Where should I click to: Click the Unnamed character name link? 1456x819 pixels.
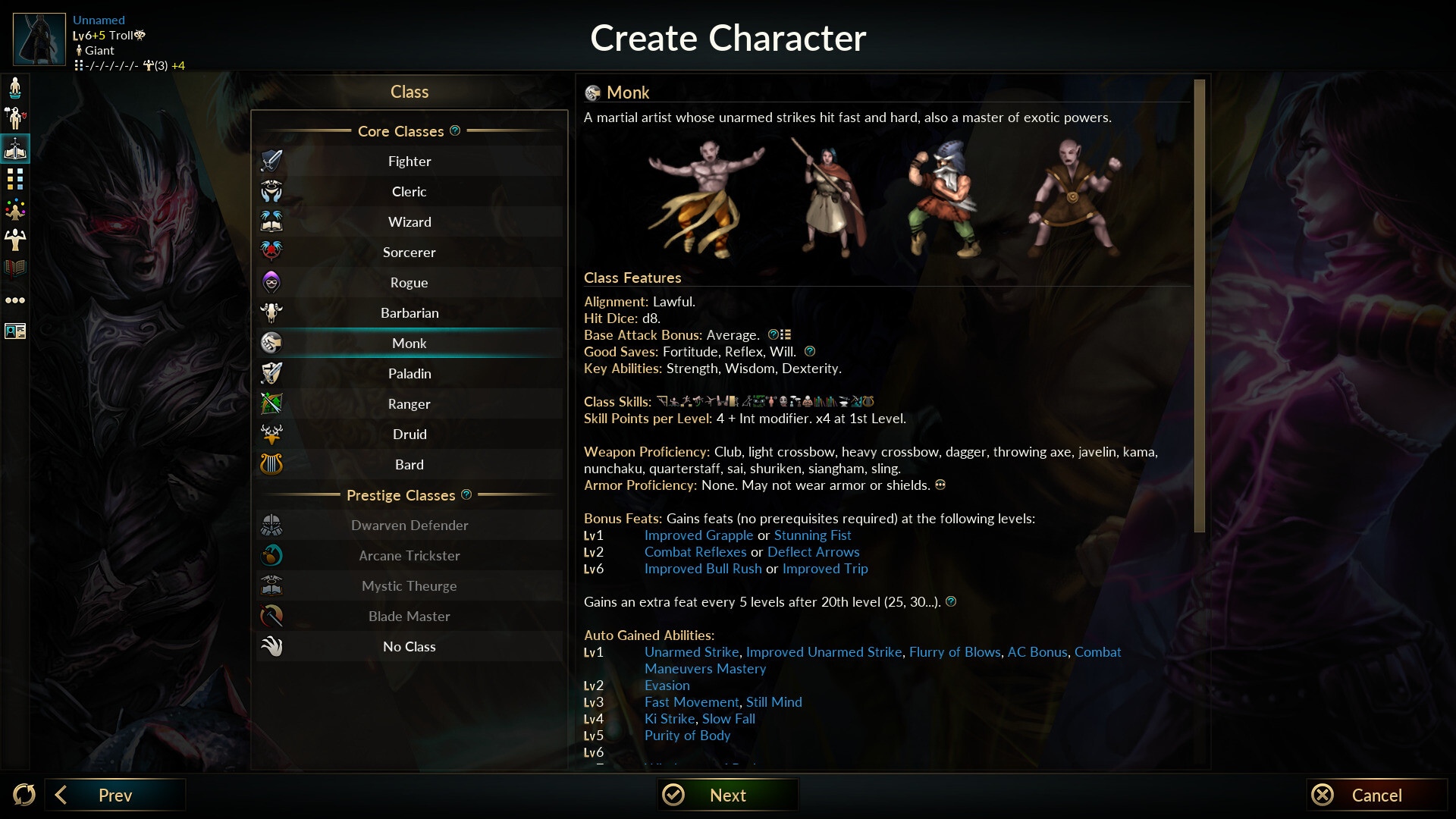pos(99,20)
